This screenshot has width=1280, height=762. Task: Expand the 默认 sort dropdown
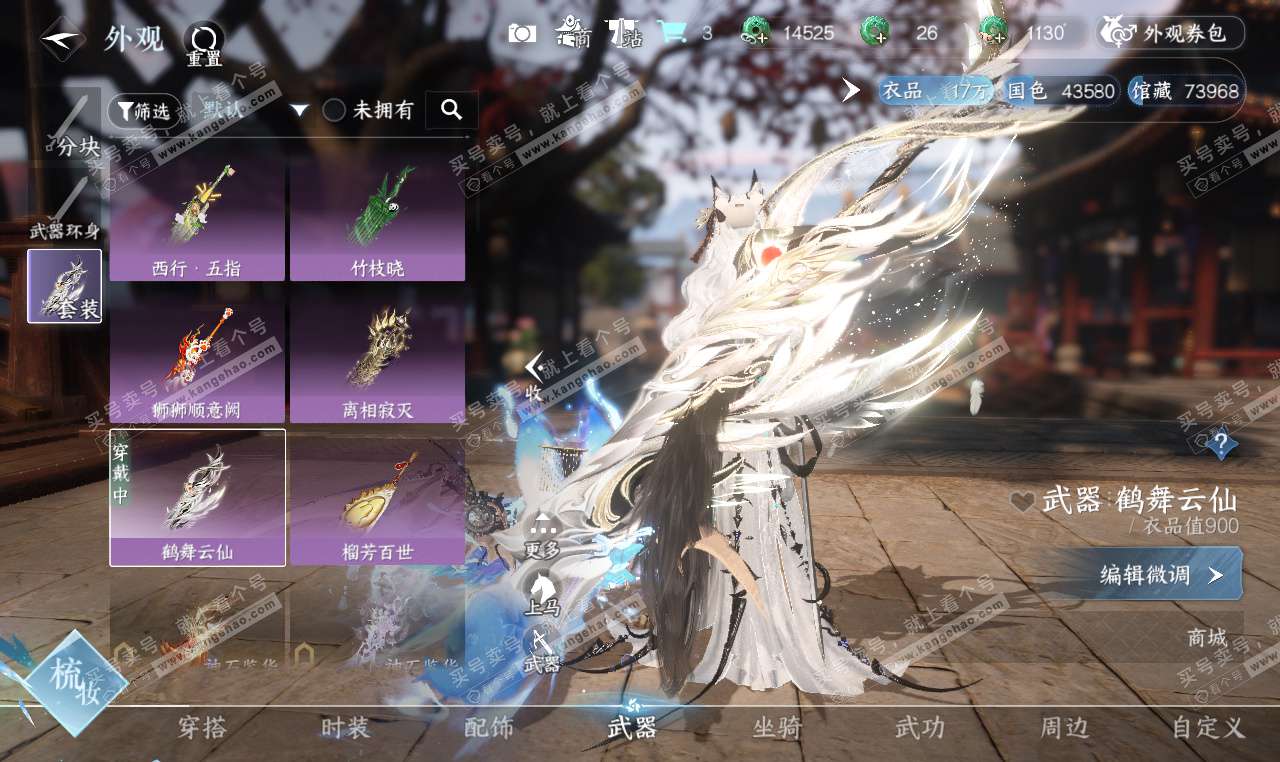coord(298,110)
